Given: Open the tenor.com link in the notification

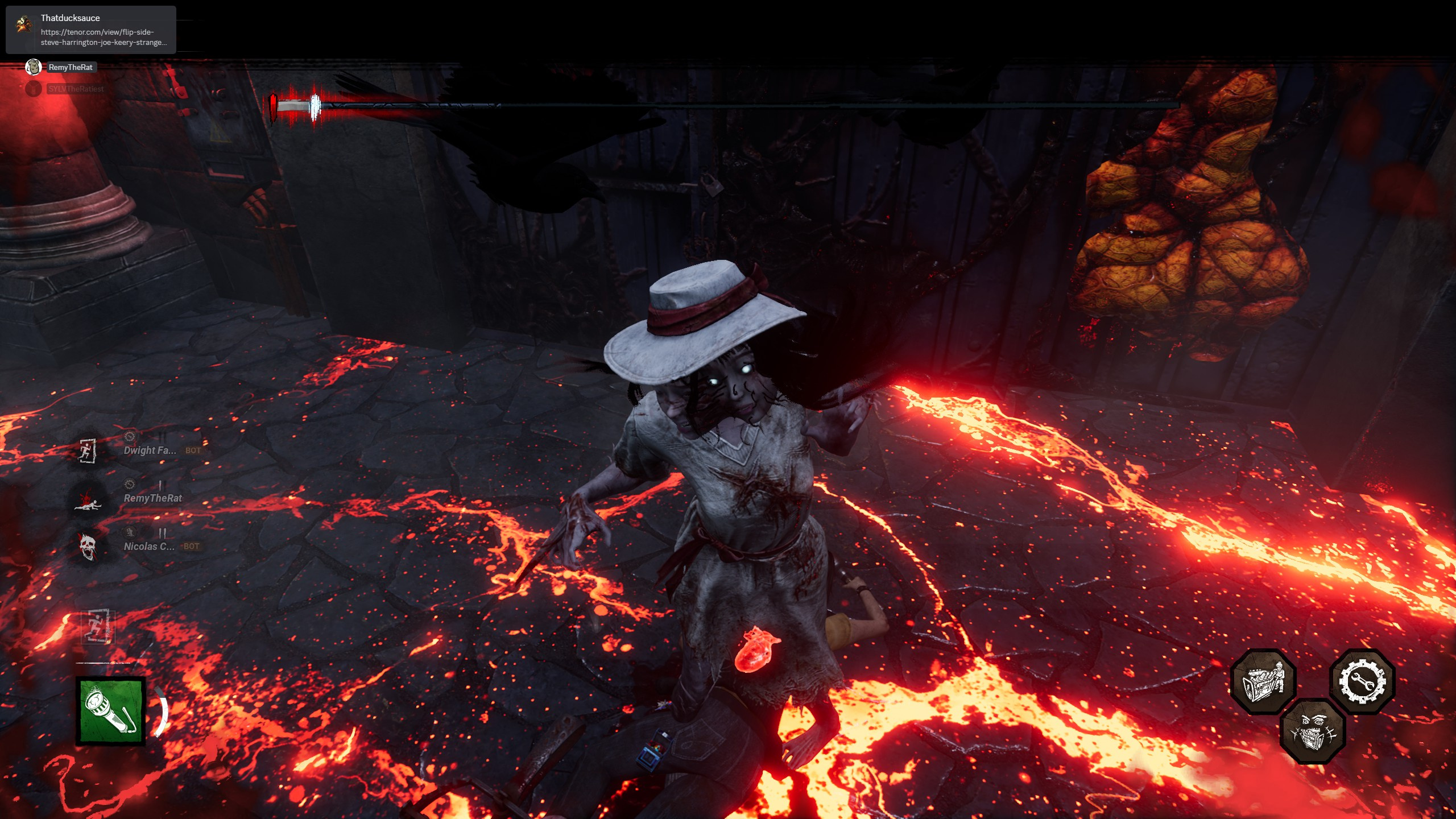Looking at the screenshot, I should point(104,38).
